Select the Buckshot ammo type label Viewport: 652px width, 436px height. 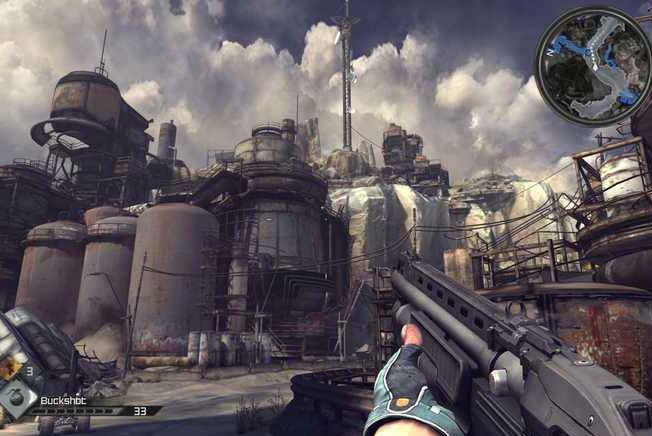tap(63, 399)
